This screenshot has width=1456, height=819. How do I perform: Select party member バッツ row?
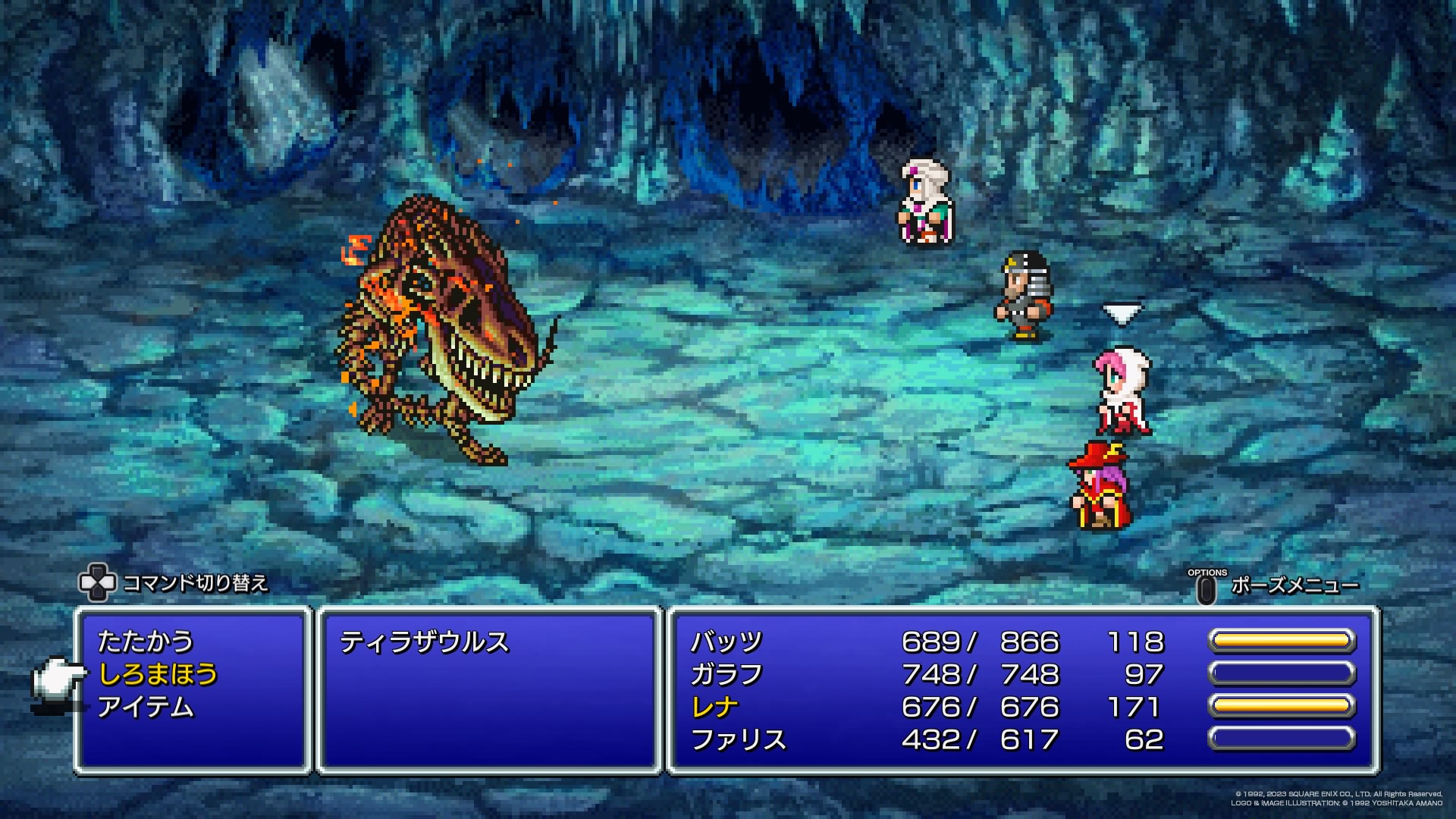pos(726,642)
